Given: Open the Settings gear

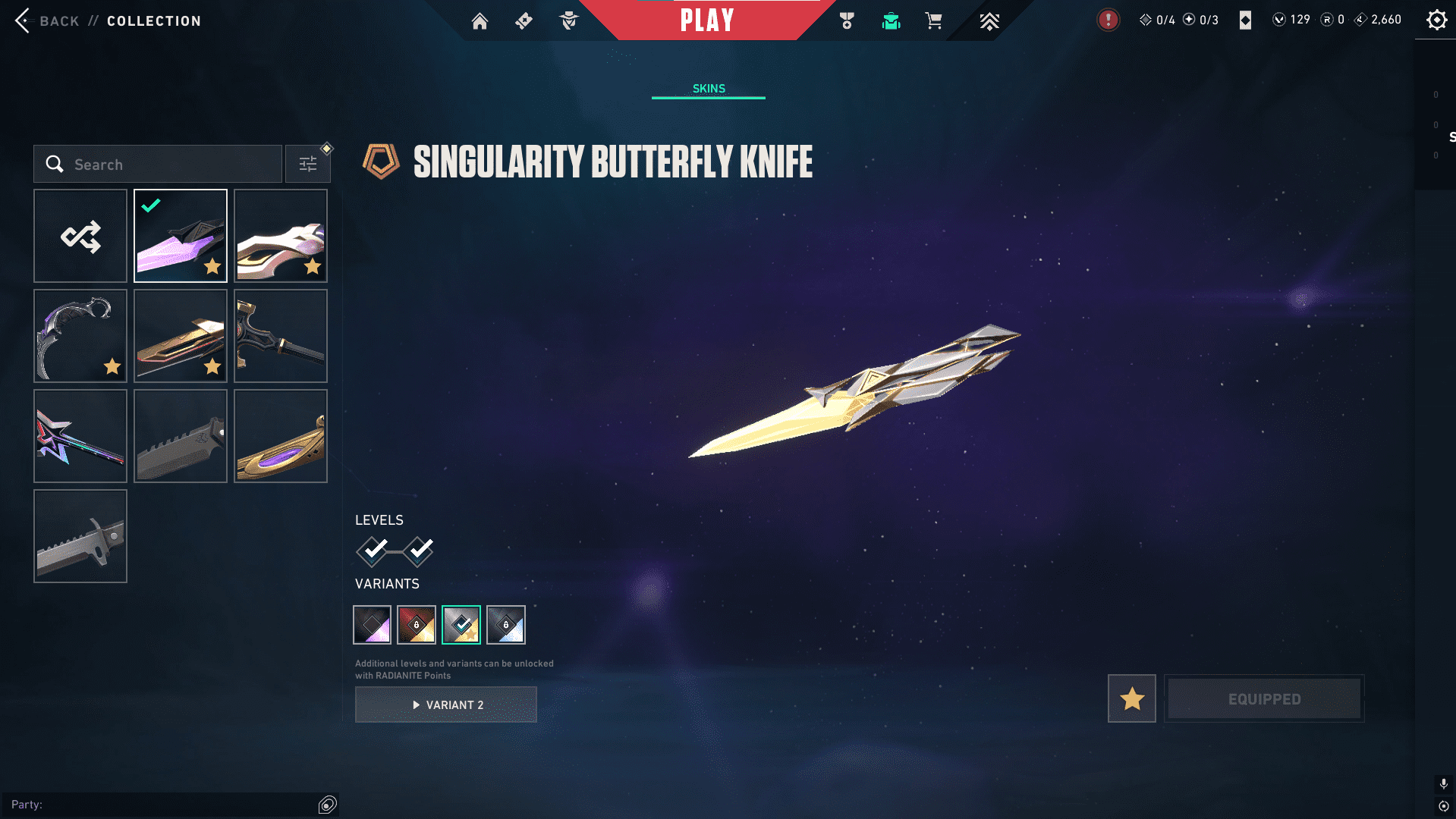Looking at the screenshot, I should (1436, 20).
